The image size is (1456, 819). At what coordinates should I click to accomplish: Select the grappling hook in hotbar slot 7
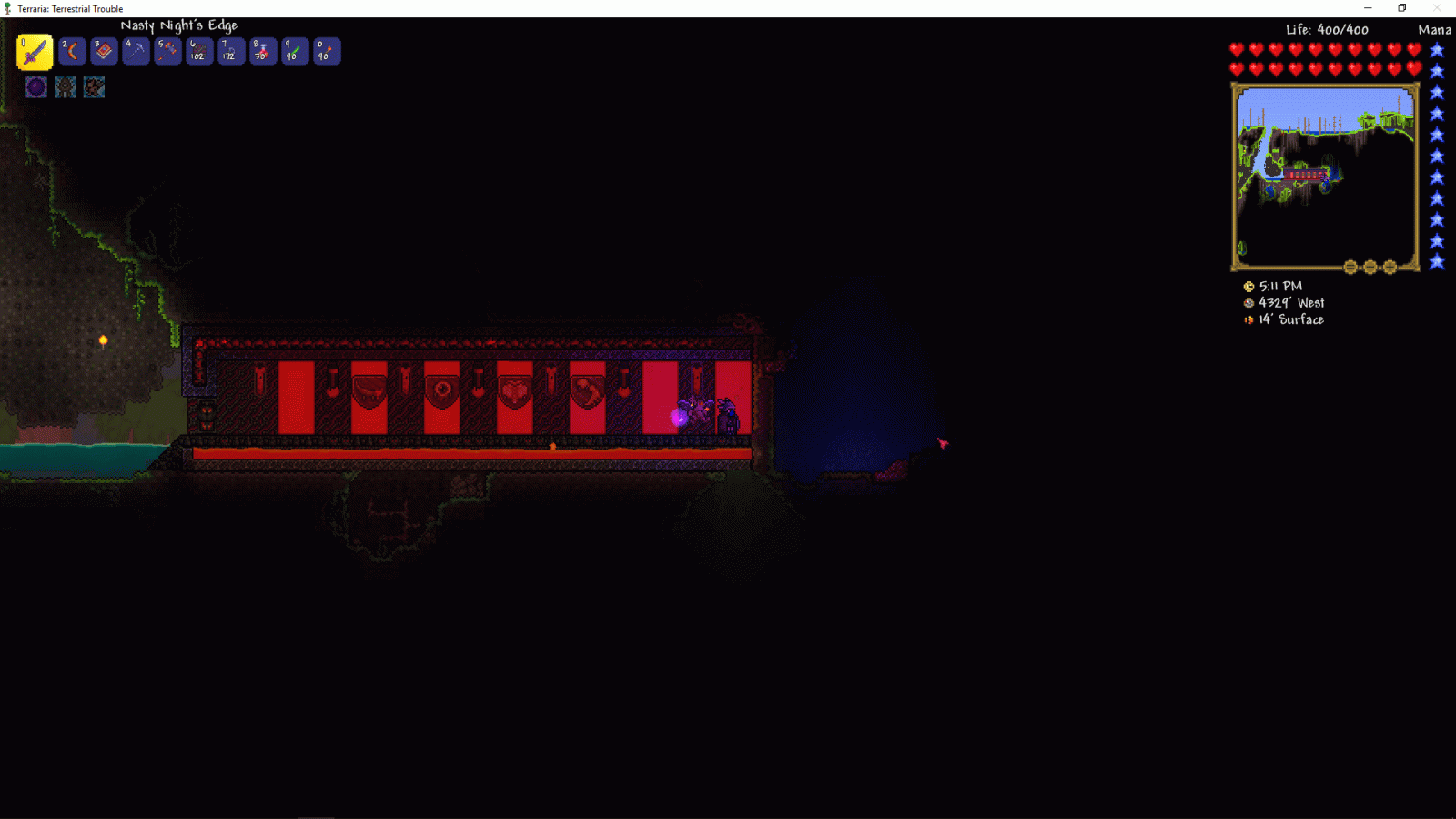coord(230,51)
